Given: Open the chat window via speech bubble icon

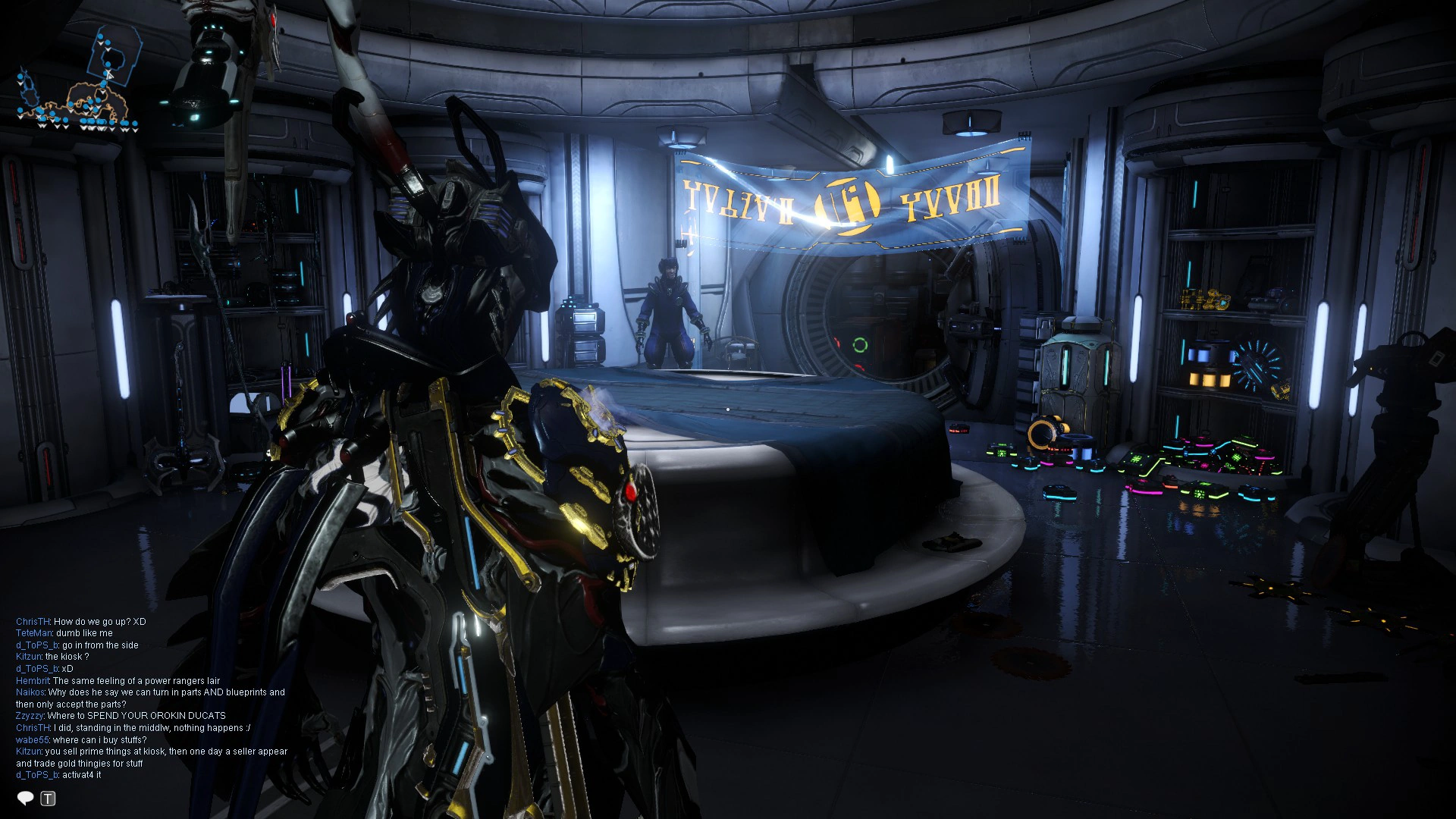Looking at the screenshot, I should pos(26,796).
